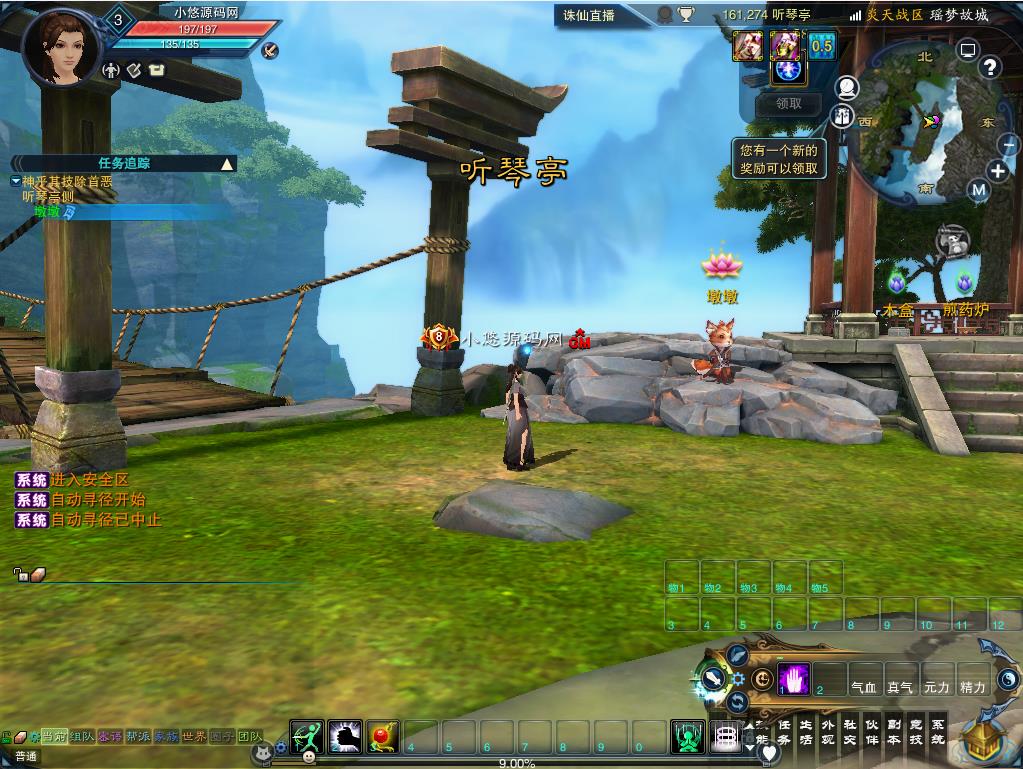Switch chat to the 世界 channel tab
The width and height of the screenshot is (1023, 769).
pos(194,737)
